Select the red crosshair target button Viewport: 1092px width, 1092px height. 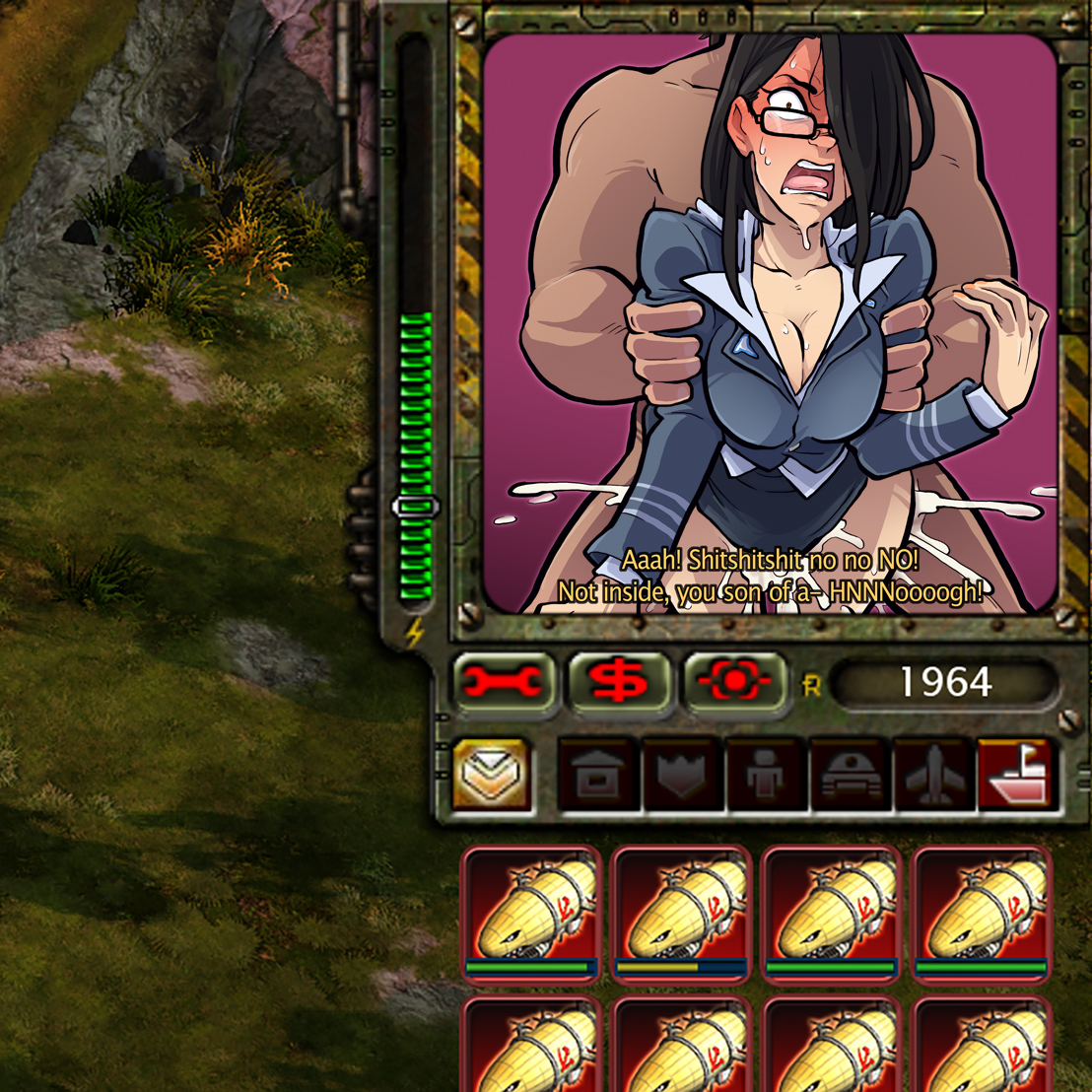click(734, 683)
